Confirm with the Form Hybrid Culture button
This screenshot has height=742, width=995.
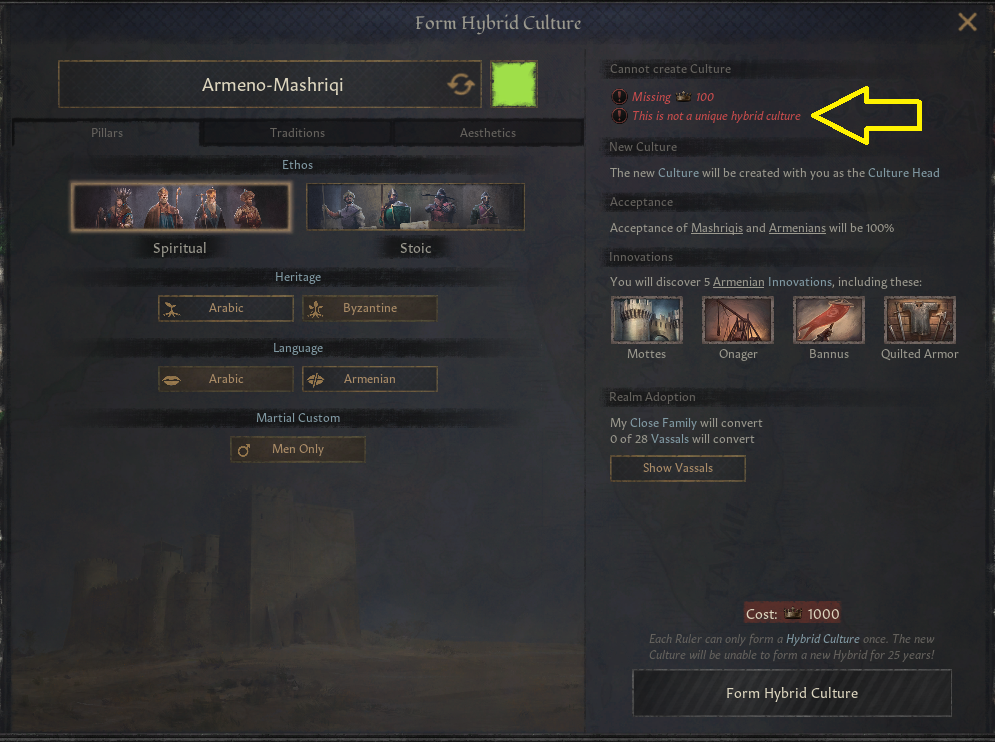click(x=792, y=693)
